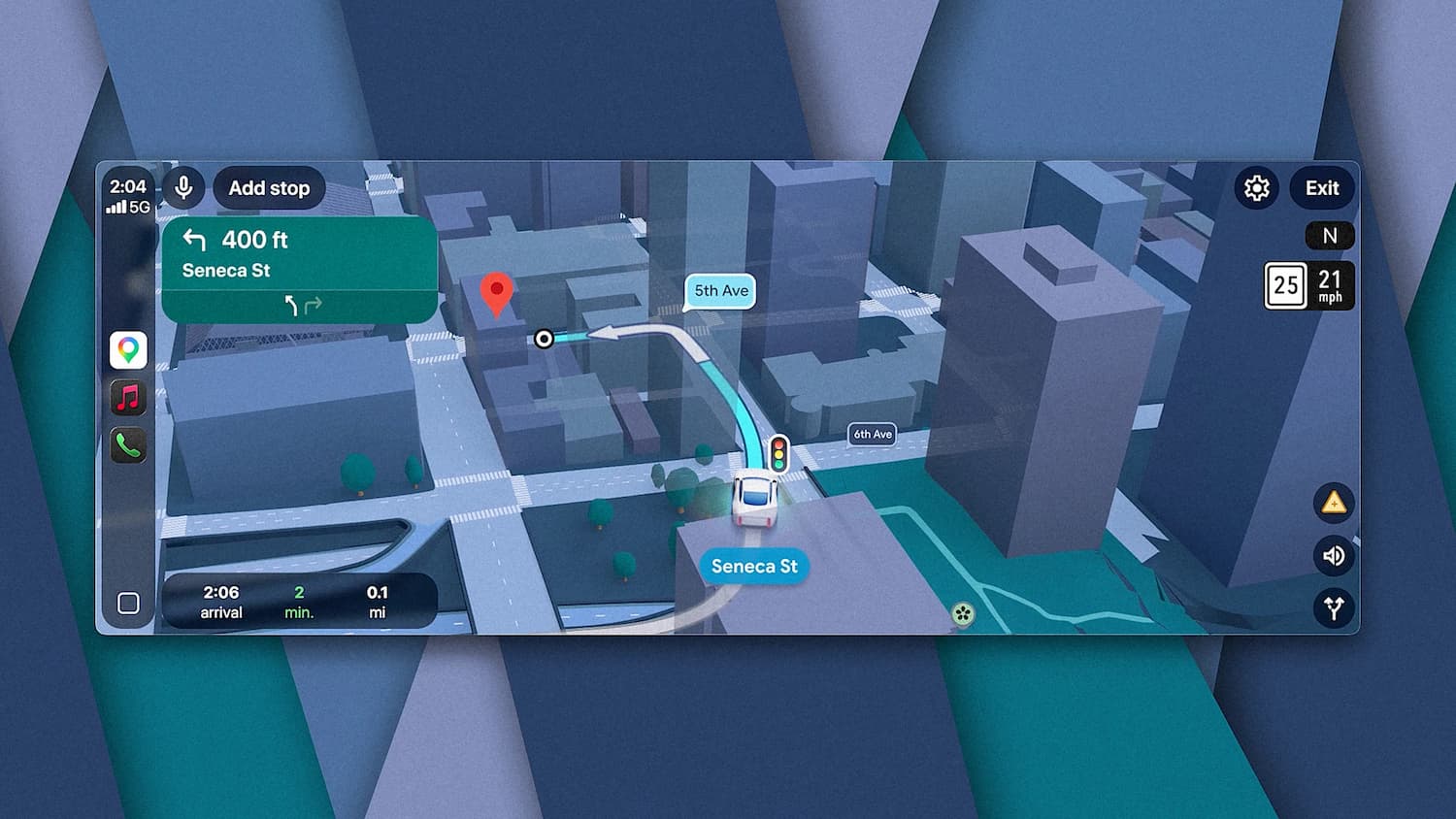Image resolution: width=1456 pixels, height=819 pixels.
Task: Open Google Maps from the sidebar
Action: tap(127, 349)
